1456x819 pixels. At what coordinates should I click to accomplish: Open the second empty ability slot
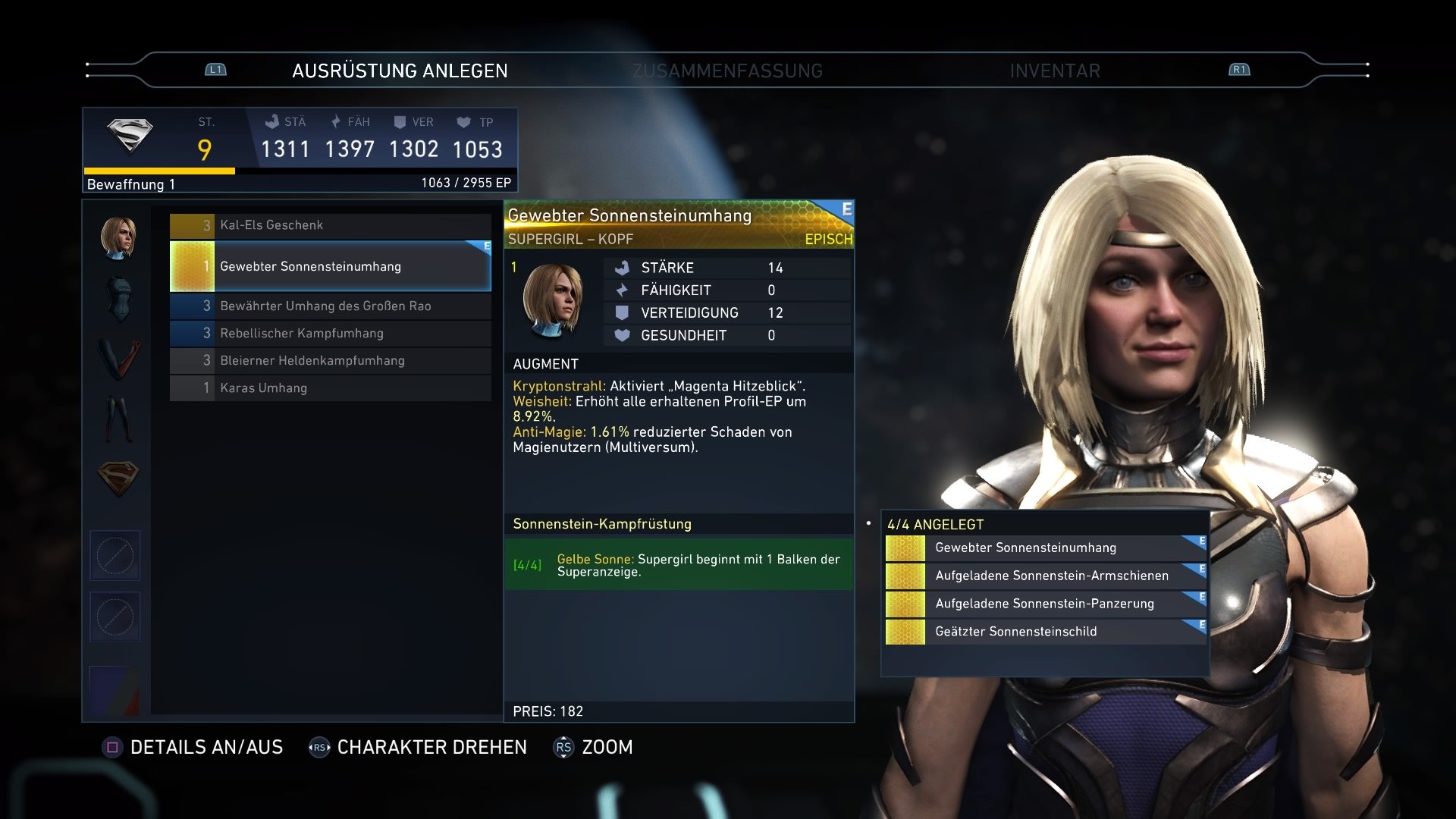pyautogui.click(x=115, y=617)
